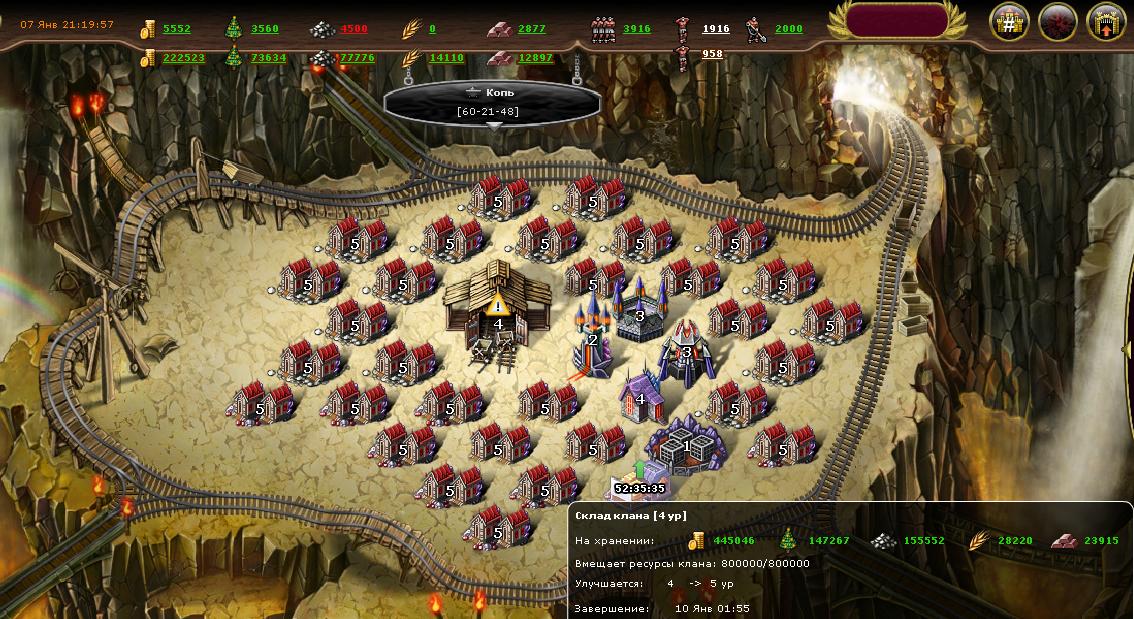Screen dimensions: 1134x619
Task: Click the iron amount 2877
Action: [532, 29]
